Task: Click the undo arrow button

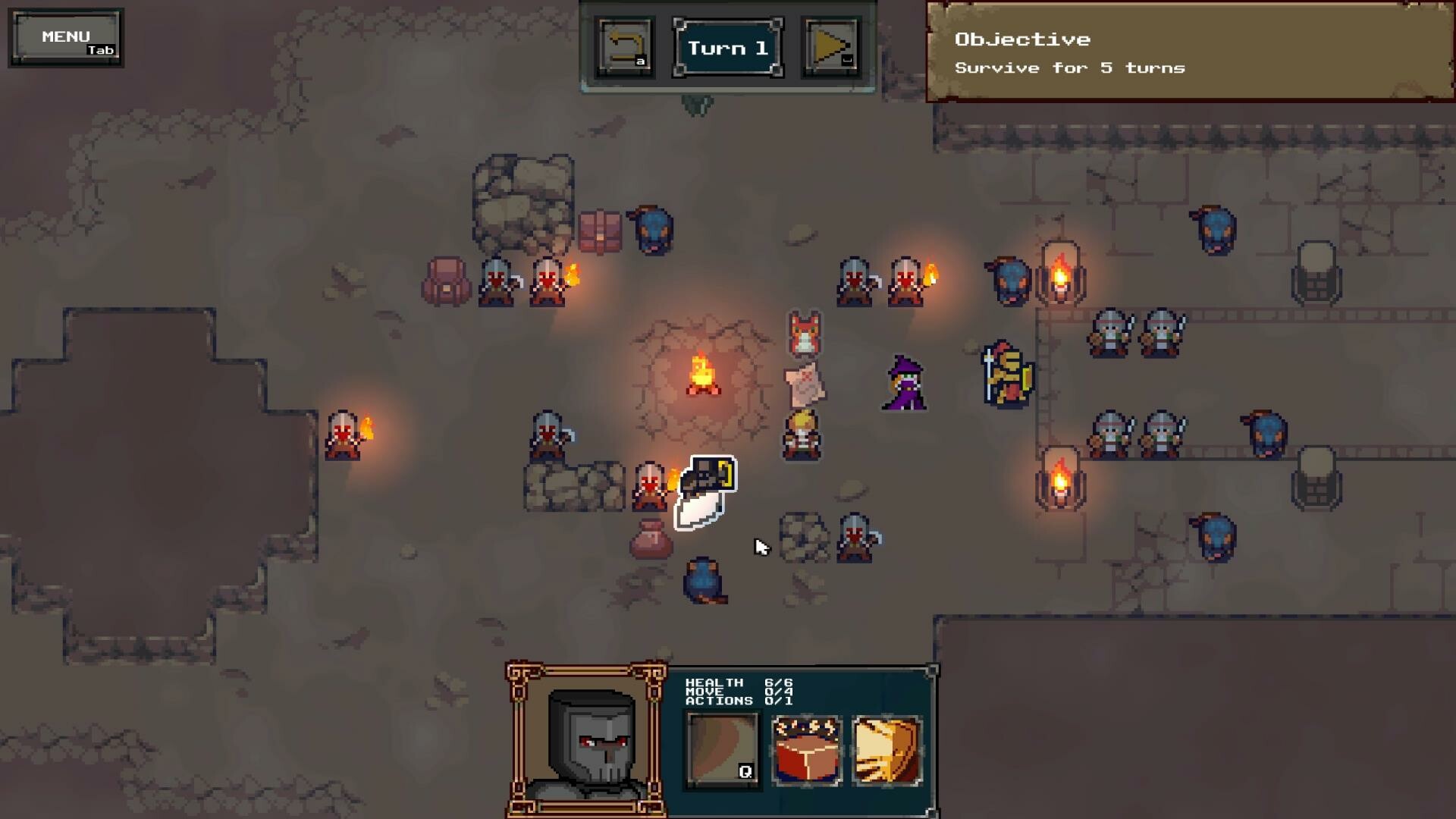Action: 625,47
